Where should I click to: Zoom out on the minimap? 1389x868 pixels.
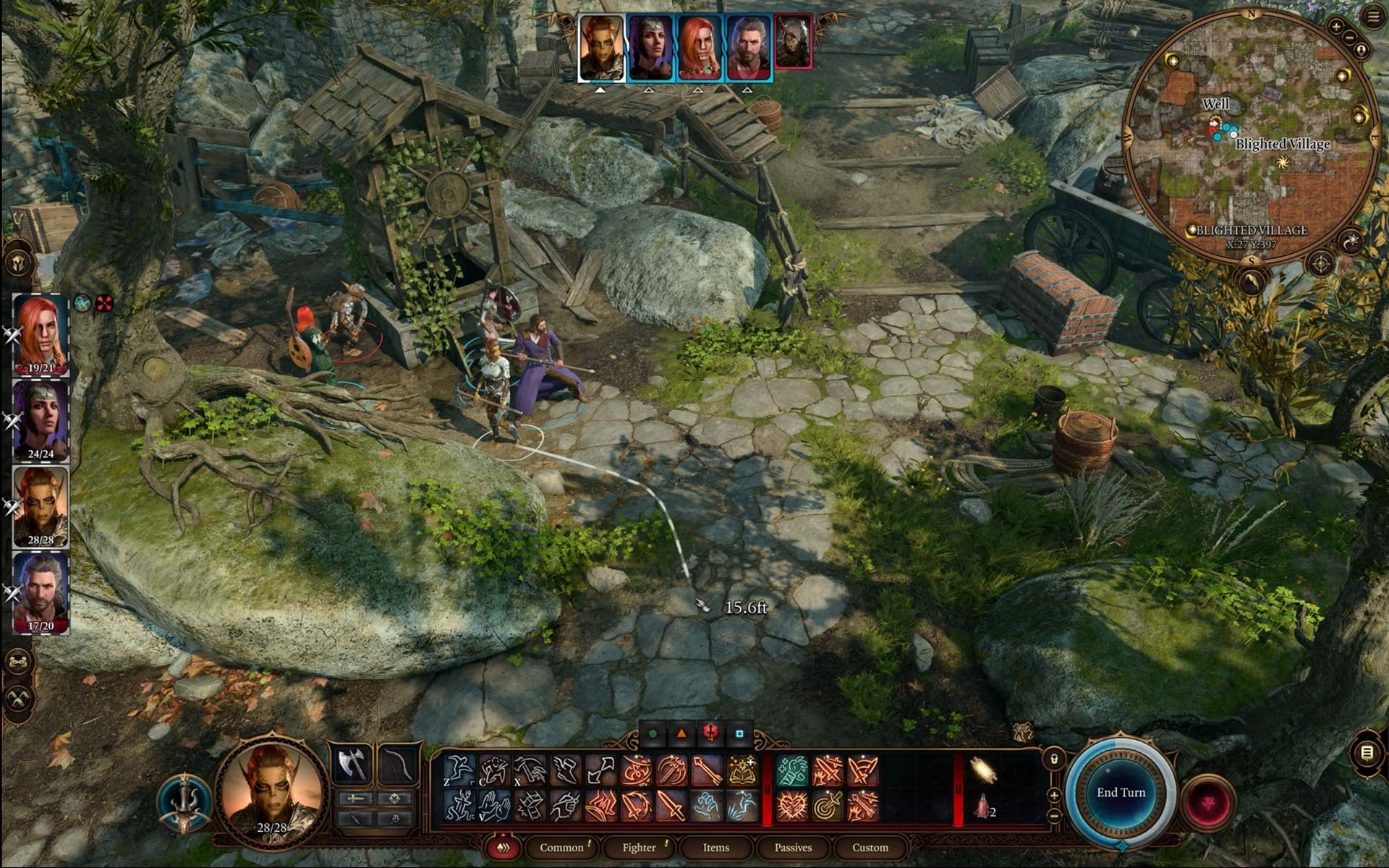(x=1349, y=38)
